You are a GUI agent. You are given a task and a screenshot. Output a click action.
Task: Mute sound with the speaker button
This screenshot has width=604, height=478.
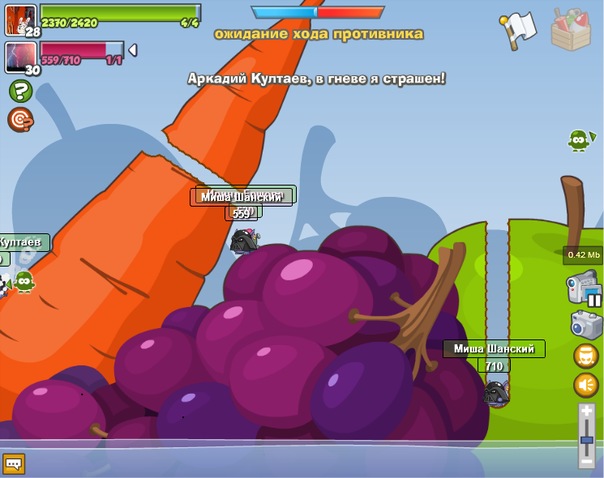[x=586, y=385]
